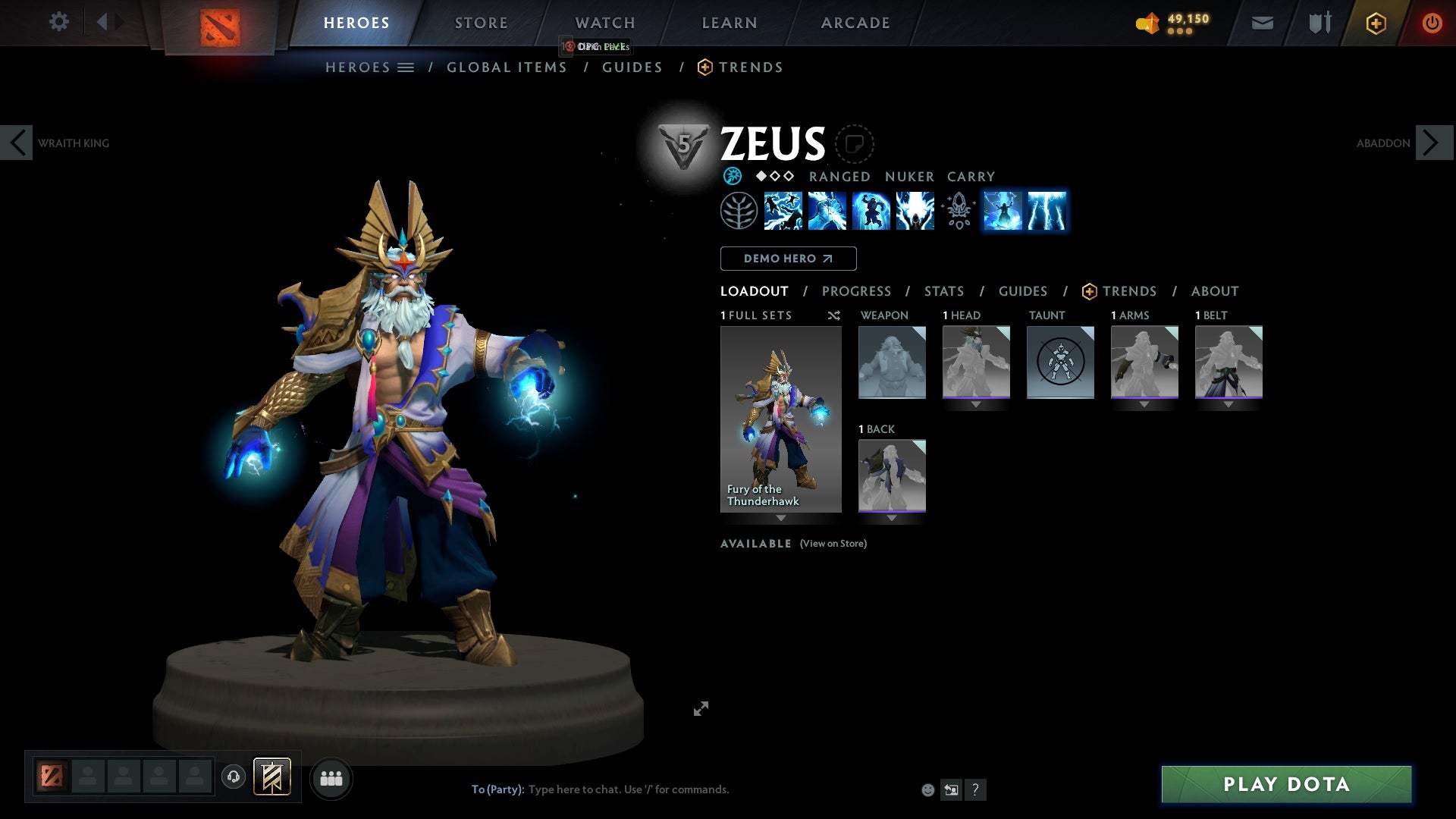Open the Dota 2 mail inbox icon
The height and width of the screenshot is (819, 1456).
(x=1262, y=22)
